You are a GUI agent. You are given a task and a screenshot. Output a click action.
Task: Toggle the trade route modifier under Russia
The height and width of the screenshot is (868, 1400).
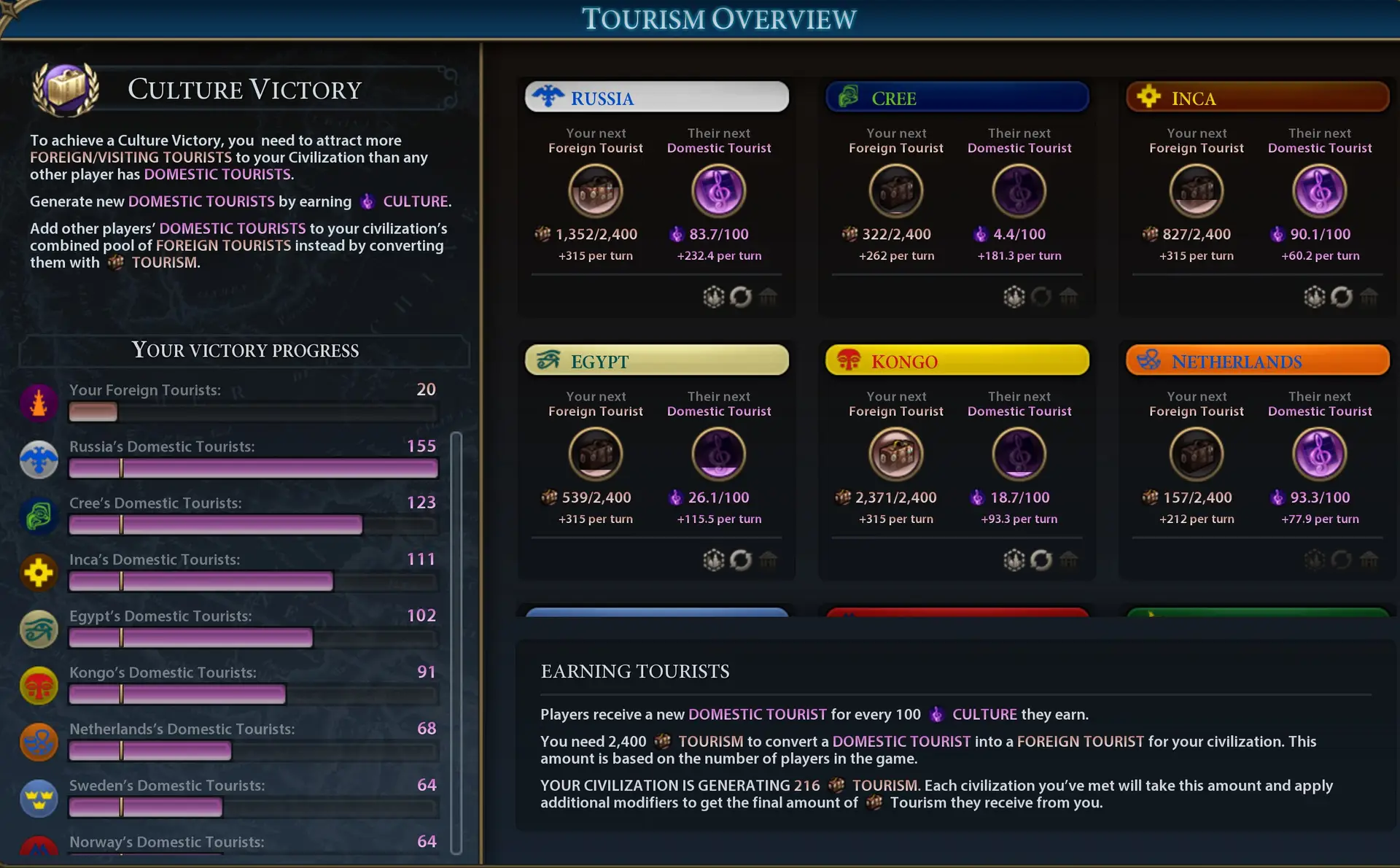742,298
